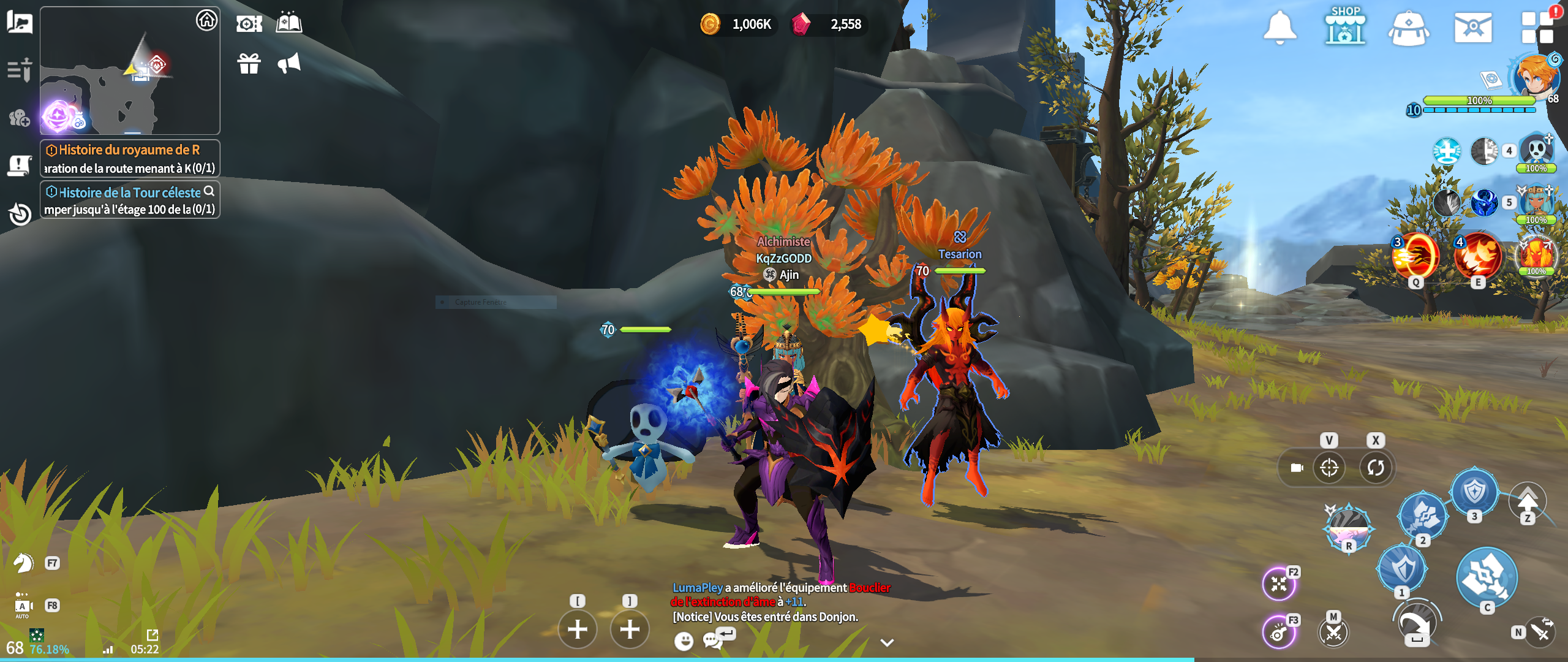Open the main menu grid icon
The width and height of the screenshot is (1568, 662).
pos(1537,28)
